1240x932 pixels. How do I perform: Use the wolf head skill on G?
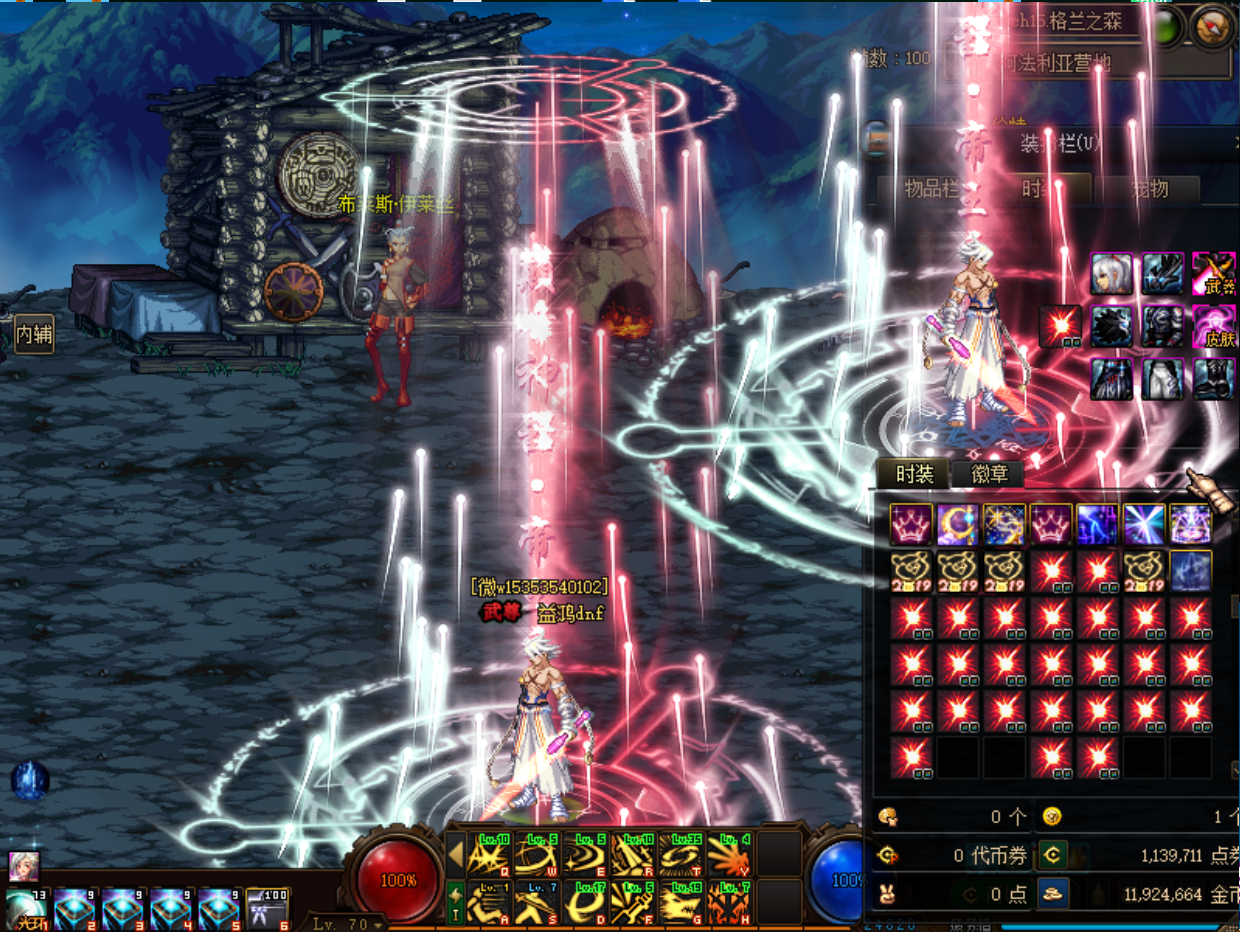point(683,902)
